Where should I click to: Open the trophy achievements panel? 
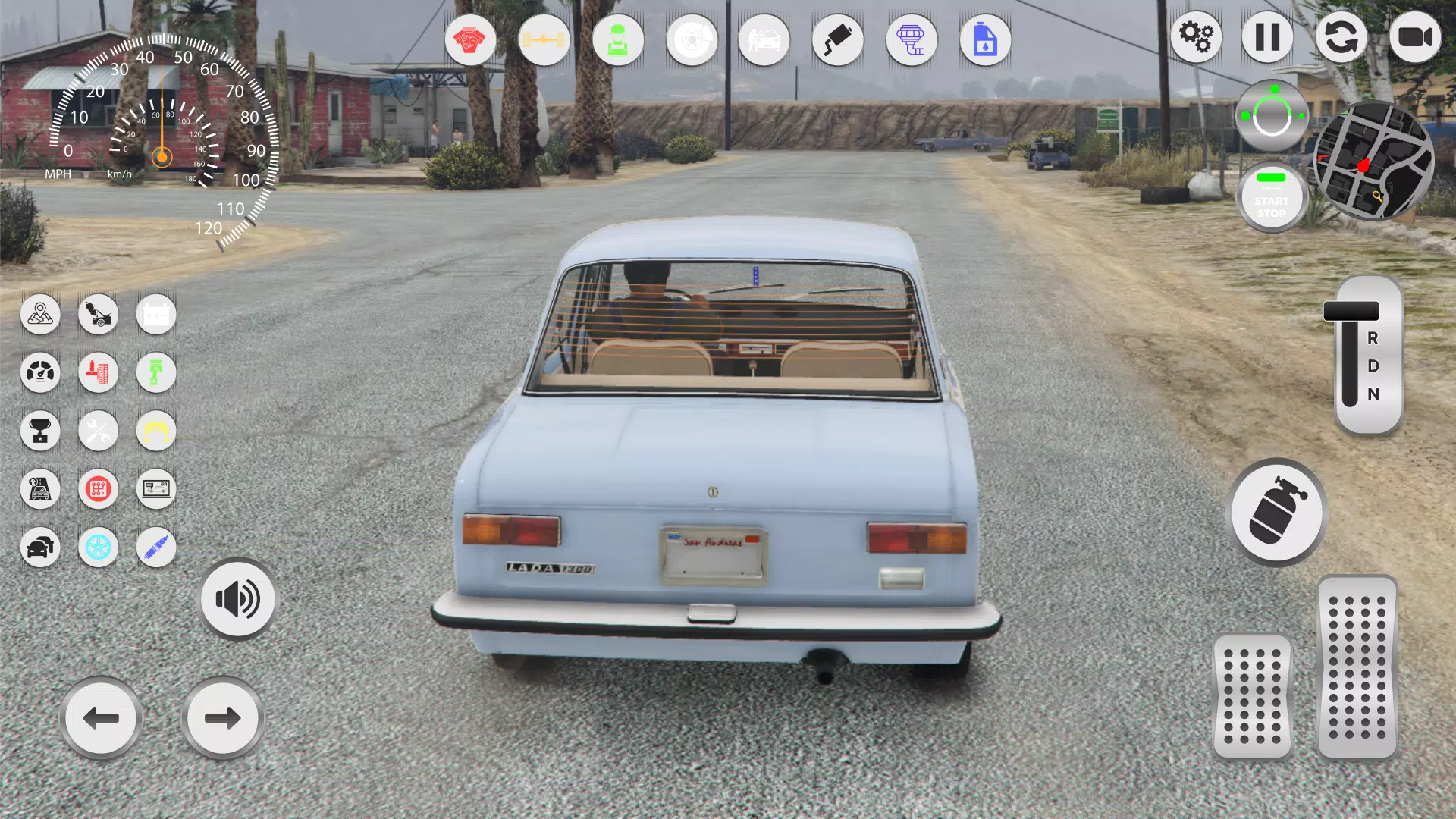[x=40, y=431]
